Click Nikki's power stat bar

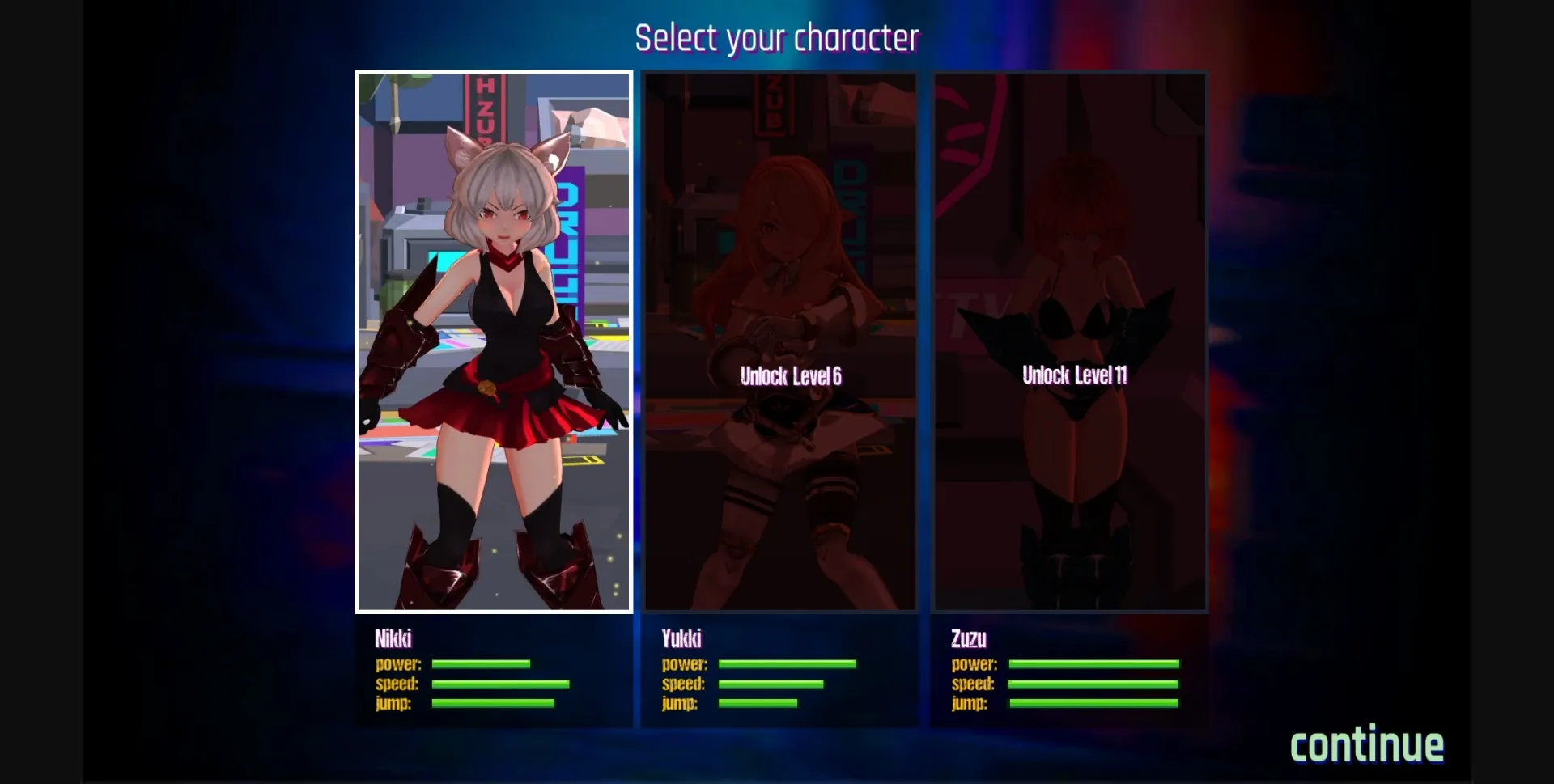481,664
